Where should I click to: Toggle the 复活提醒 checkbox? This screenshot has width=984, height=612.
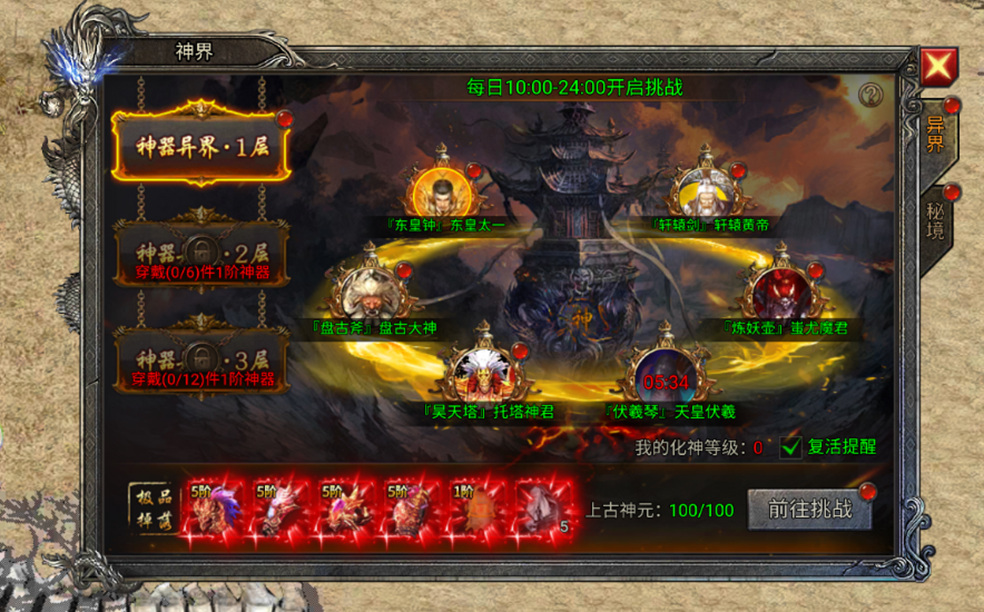tap(792, 447)
